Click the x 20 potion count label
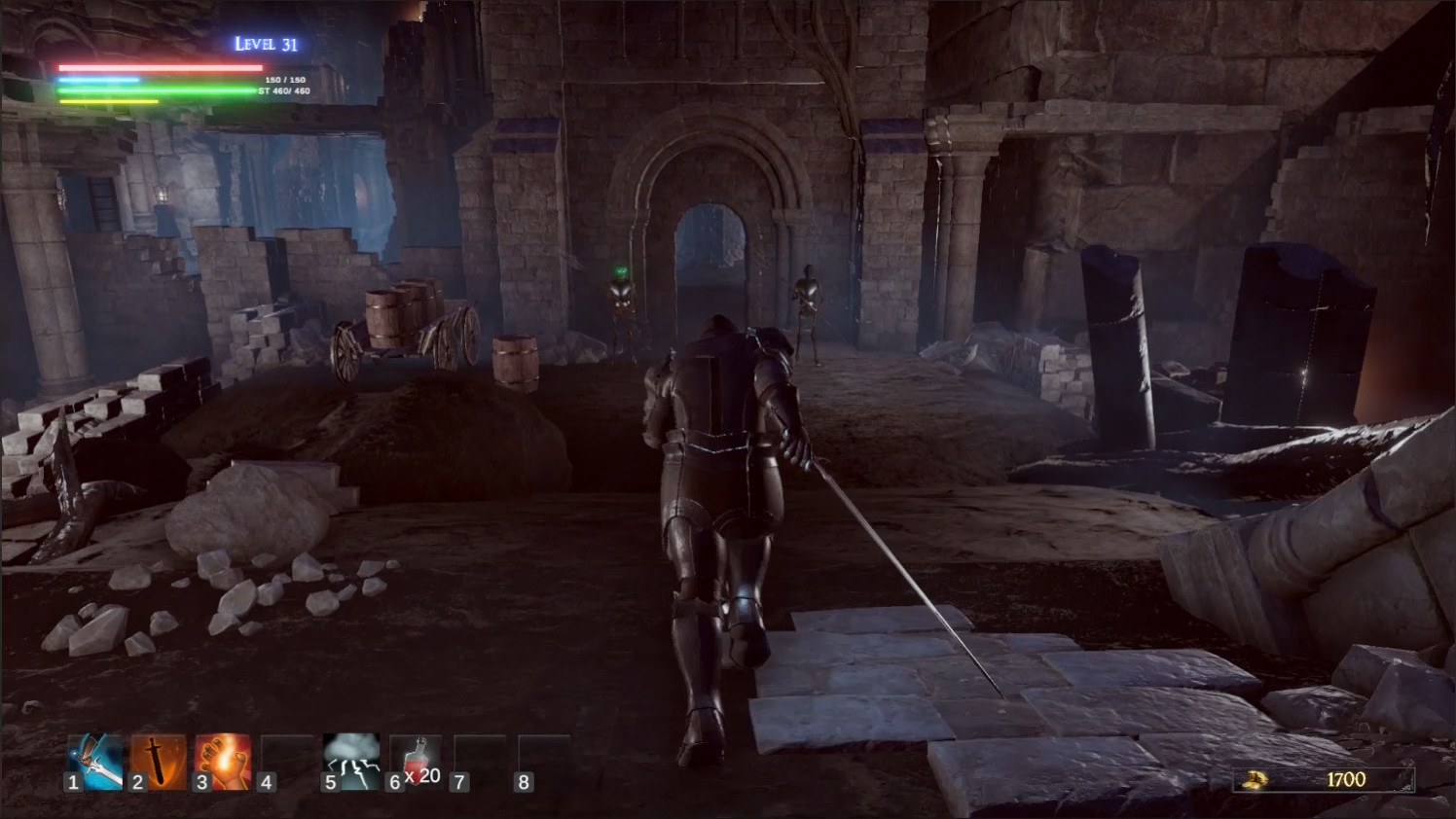This screenshot has width=1456, height=819. pos(425,778)
